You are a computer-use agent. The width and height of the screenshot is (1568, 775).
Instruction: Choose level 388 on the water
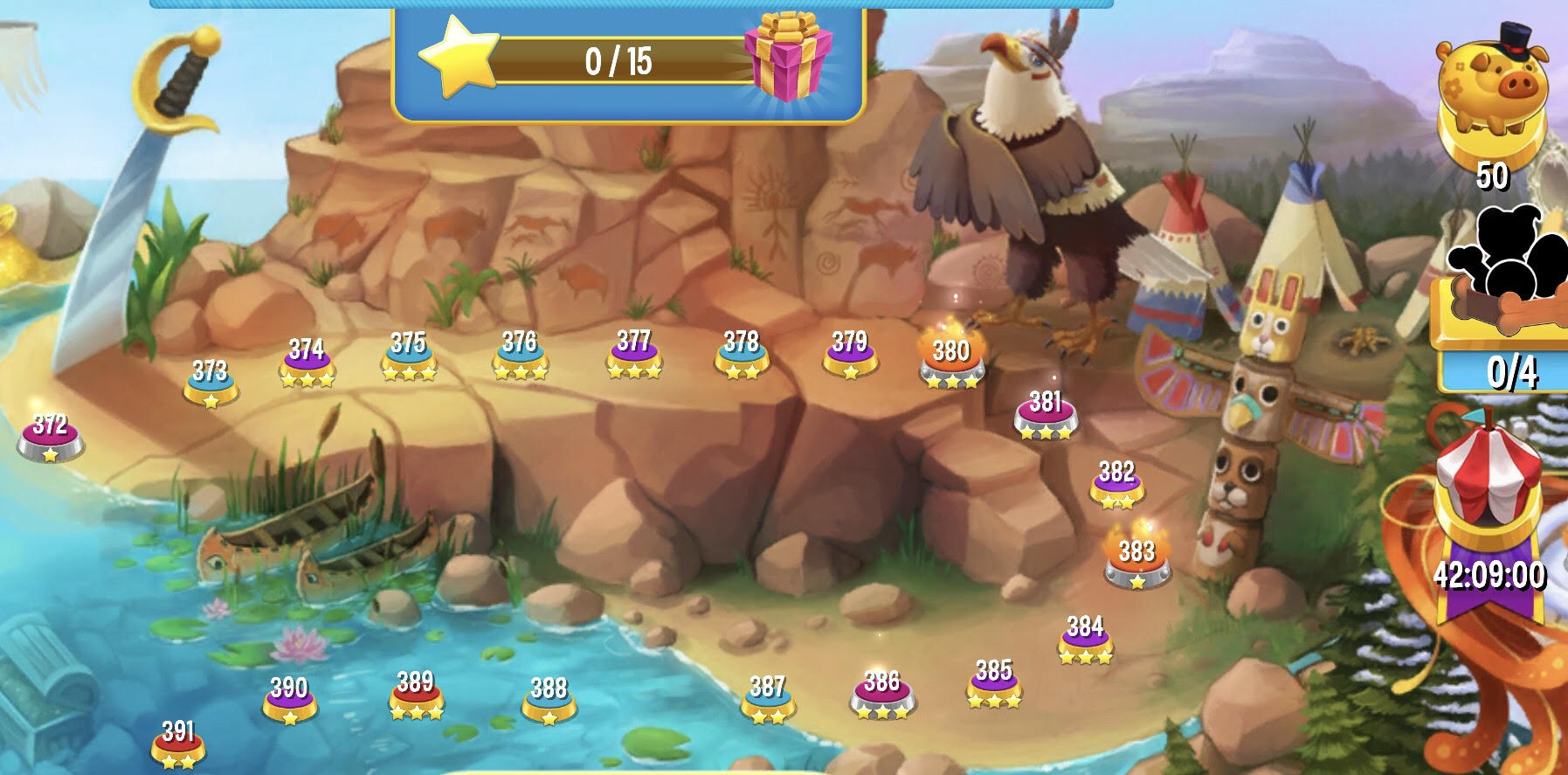(x=549, y=698)
